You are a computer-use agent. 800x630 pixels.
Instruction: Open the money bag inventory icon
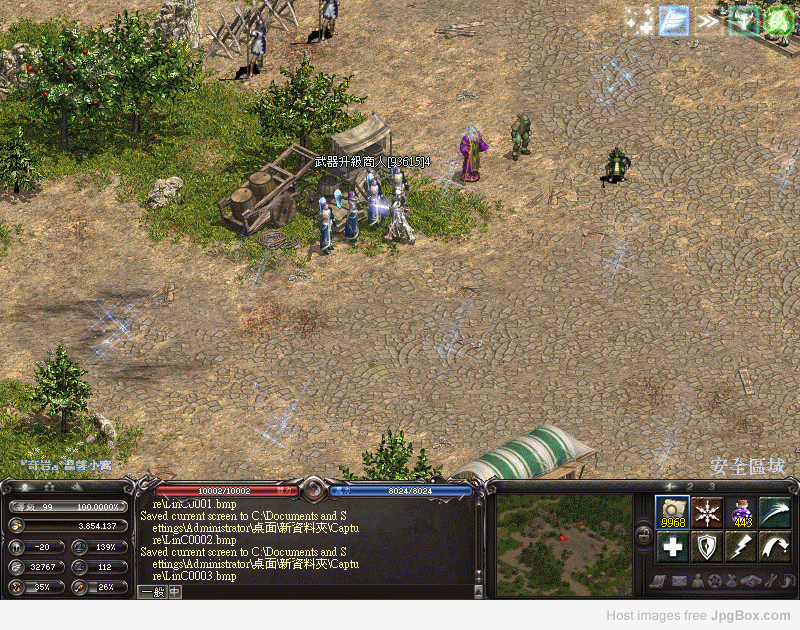point(733,580)
